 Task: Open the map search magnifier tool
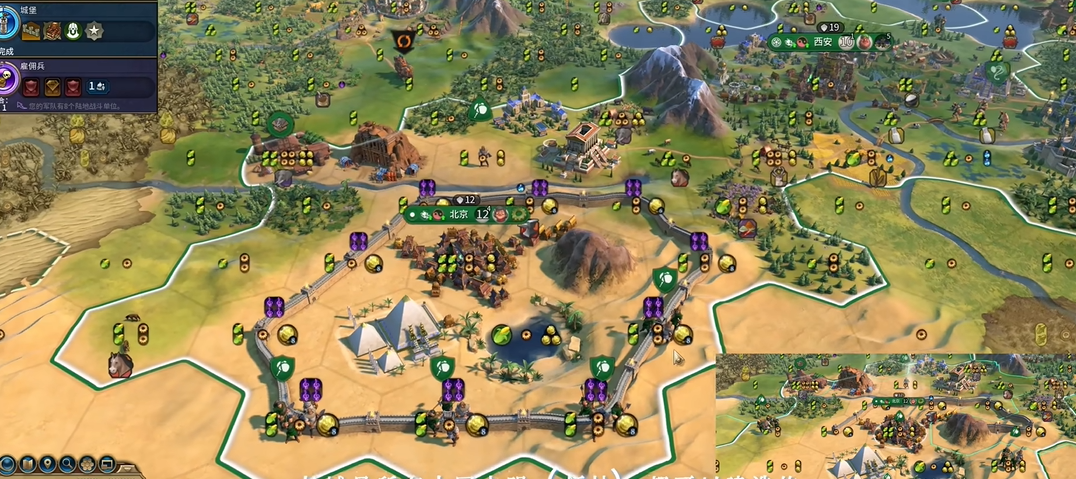[66, 464]
